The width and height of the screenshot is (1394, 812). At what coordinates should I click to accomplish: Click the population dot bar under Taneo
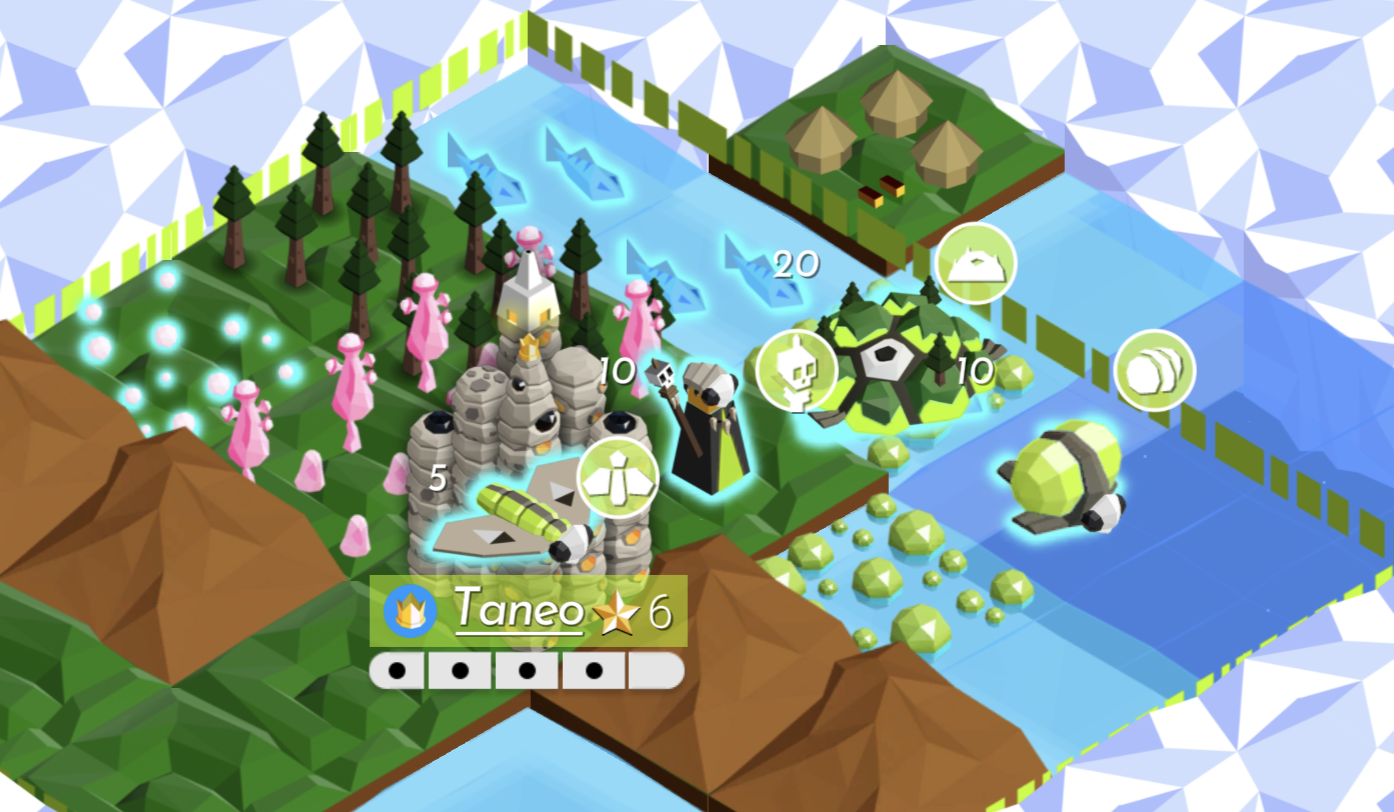[x=525, y=669]
